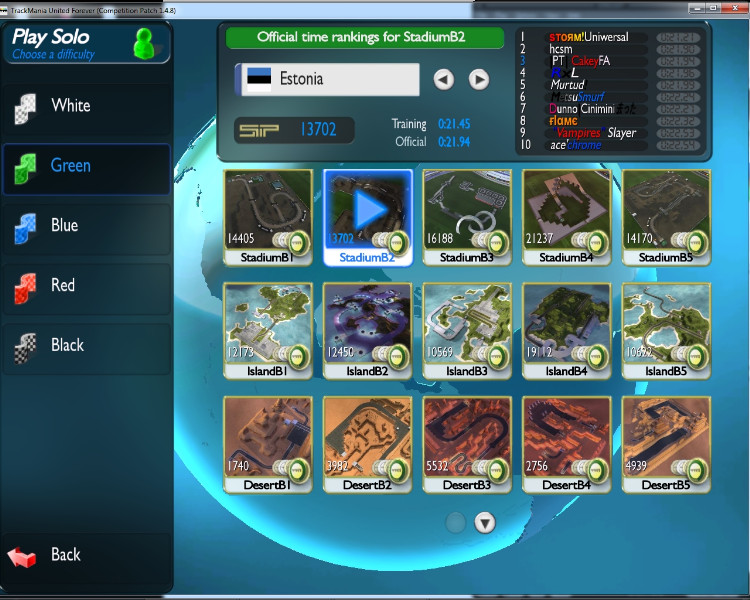Click the Estonia ranking region field
Image resolution: width=750 pixels, height=600 pixels.
tap(327, 79)
